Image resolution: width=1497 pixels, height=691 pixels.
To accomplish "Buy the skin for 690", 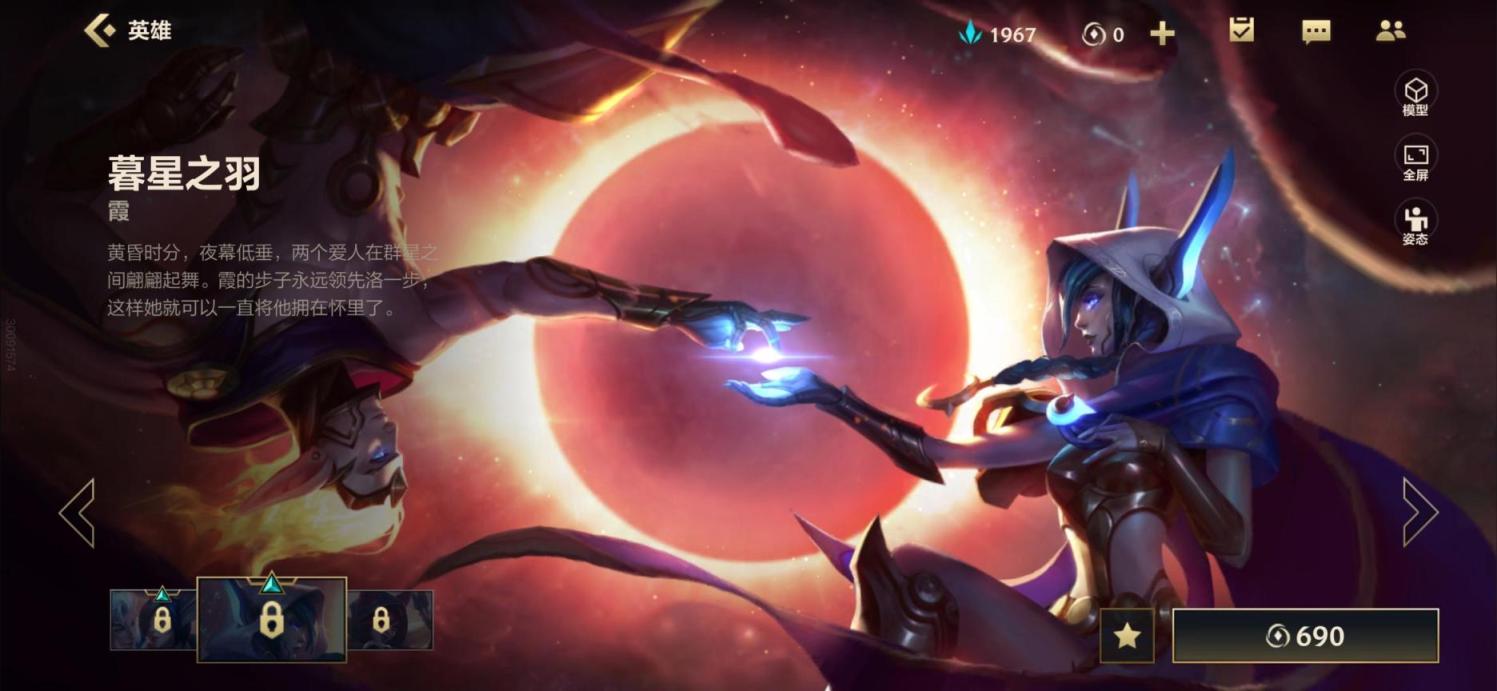I will coord(1305,636).
